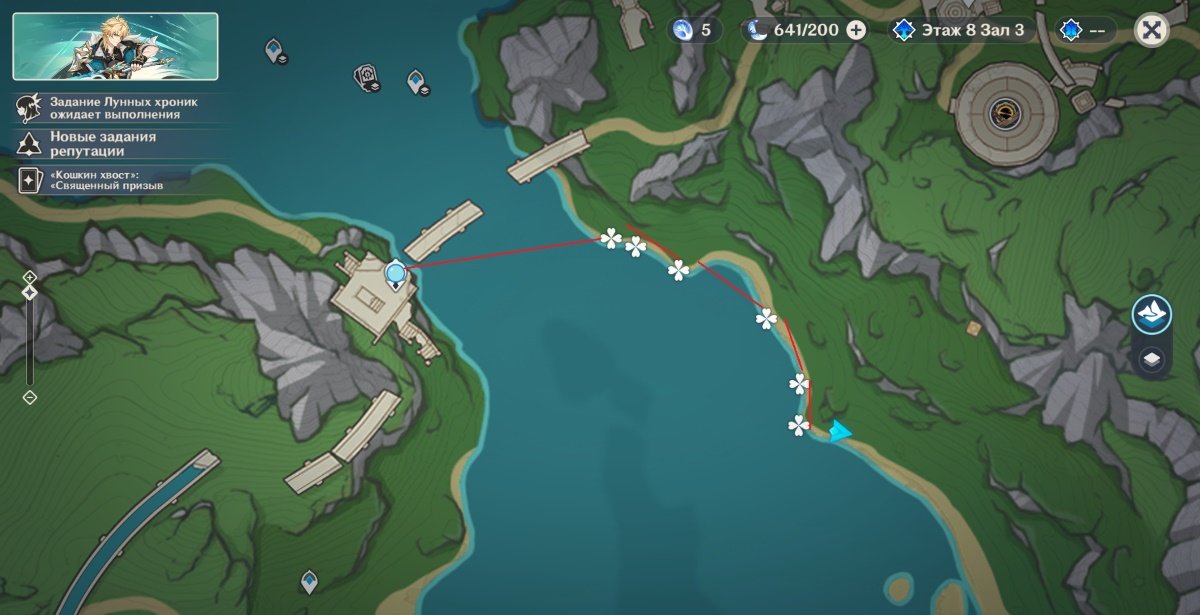Select the glowing blue teleport waypoint on the dock
This screenshot has height=615, width=1200.
point(396,273)
